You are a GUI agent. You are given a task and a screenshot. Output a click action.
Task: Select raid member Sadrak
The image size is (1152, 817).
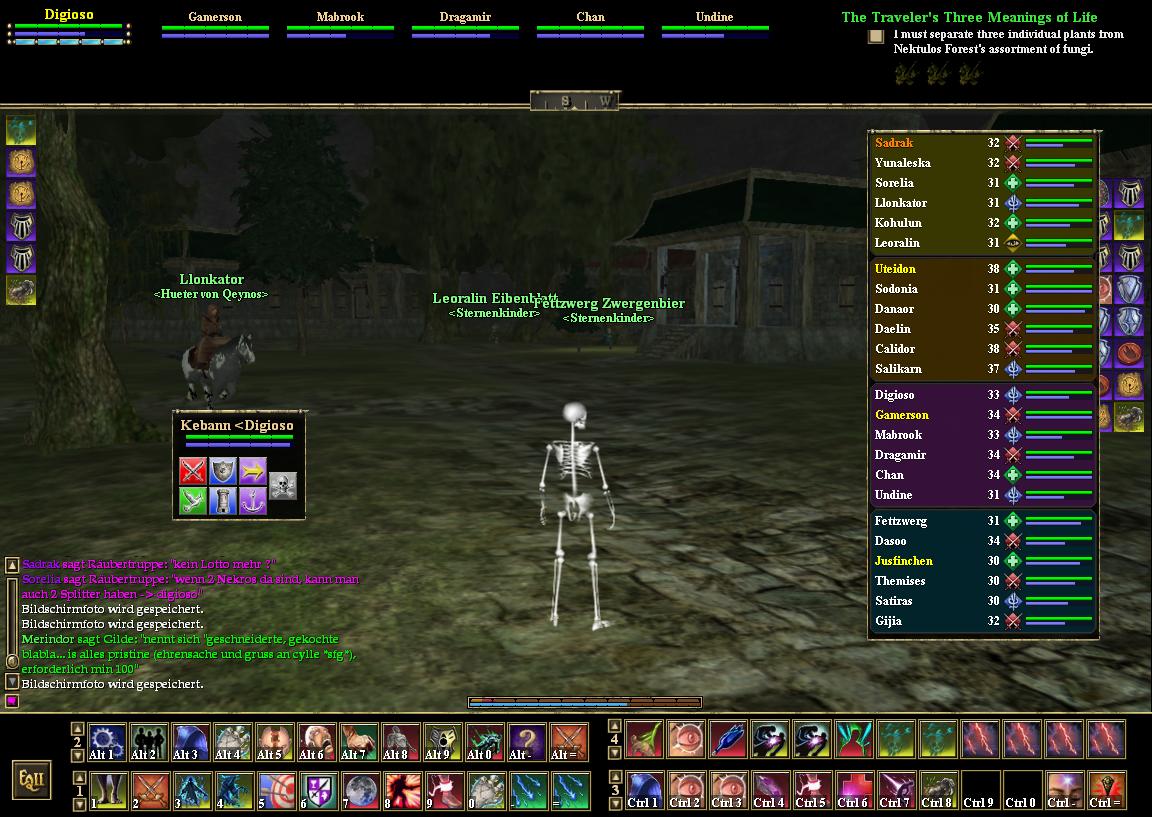click(894, 143)
